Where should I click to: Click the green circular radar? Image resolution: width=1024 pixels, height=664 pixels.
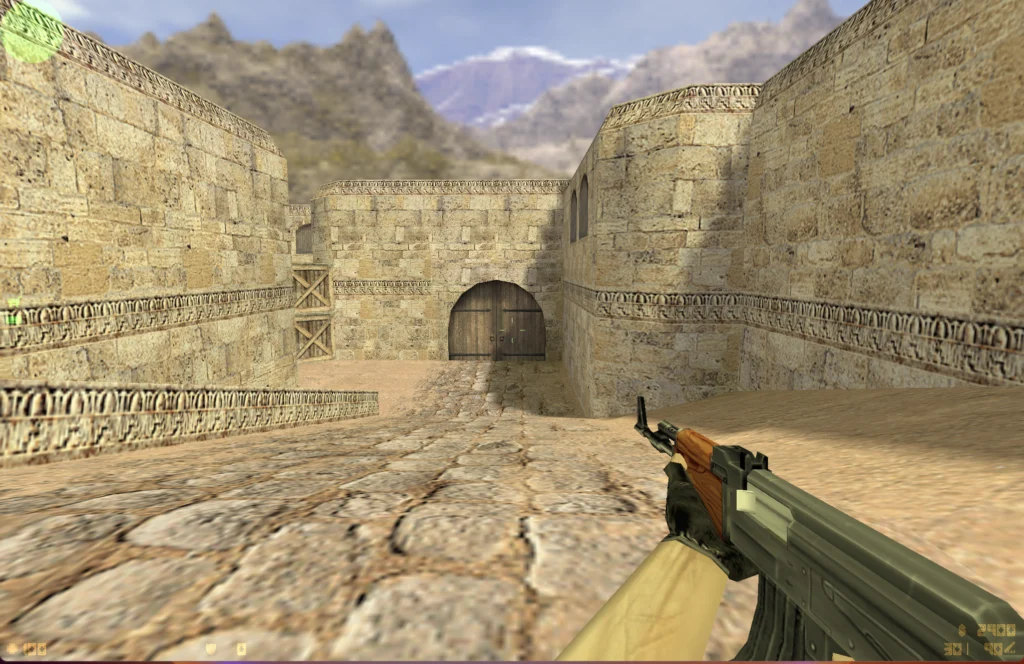coord(32,31)
